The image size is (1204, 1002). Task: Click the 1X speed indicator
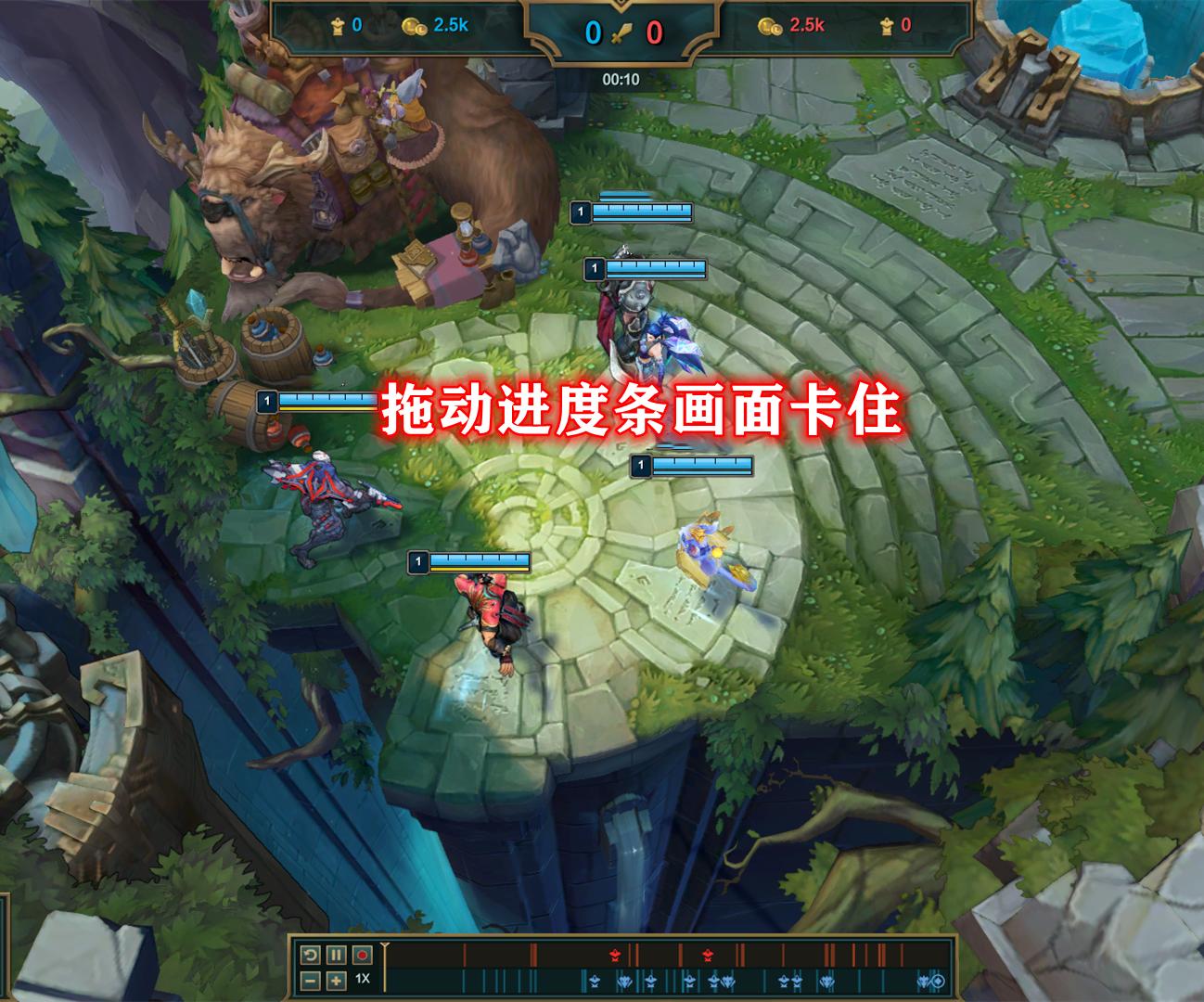tap(362, 979)
